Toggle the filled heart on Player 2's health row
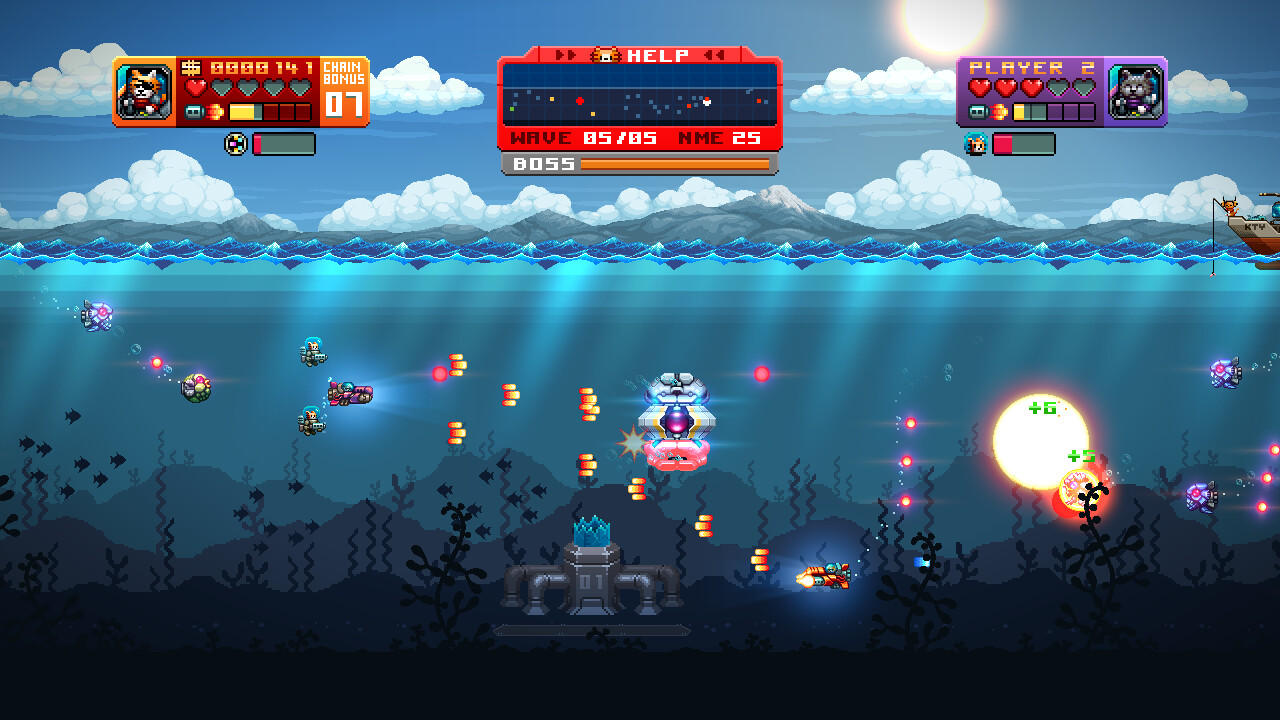1280x720 pixels. (980, 87)
